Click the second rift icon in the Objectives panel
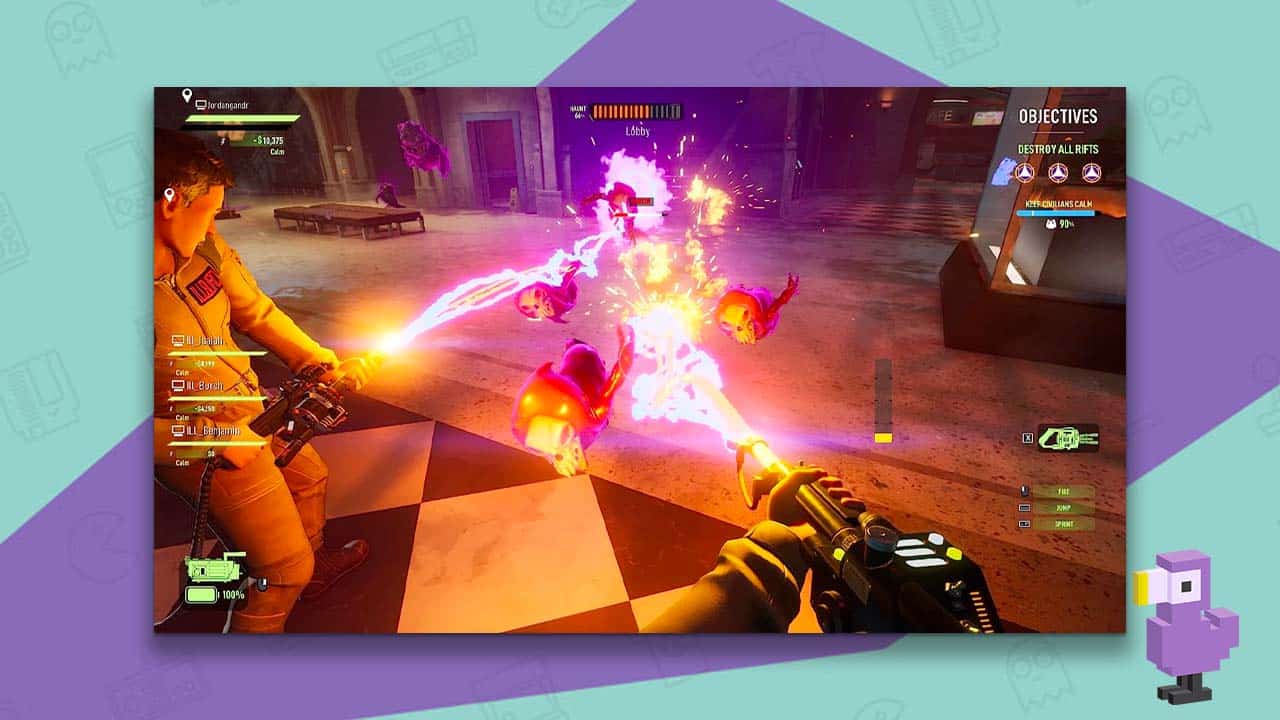 click(1057, 171)
